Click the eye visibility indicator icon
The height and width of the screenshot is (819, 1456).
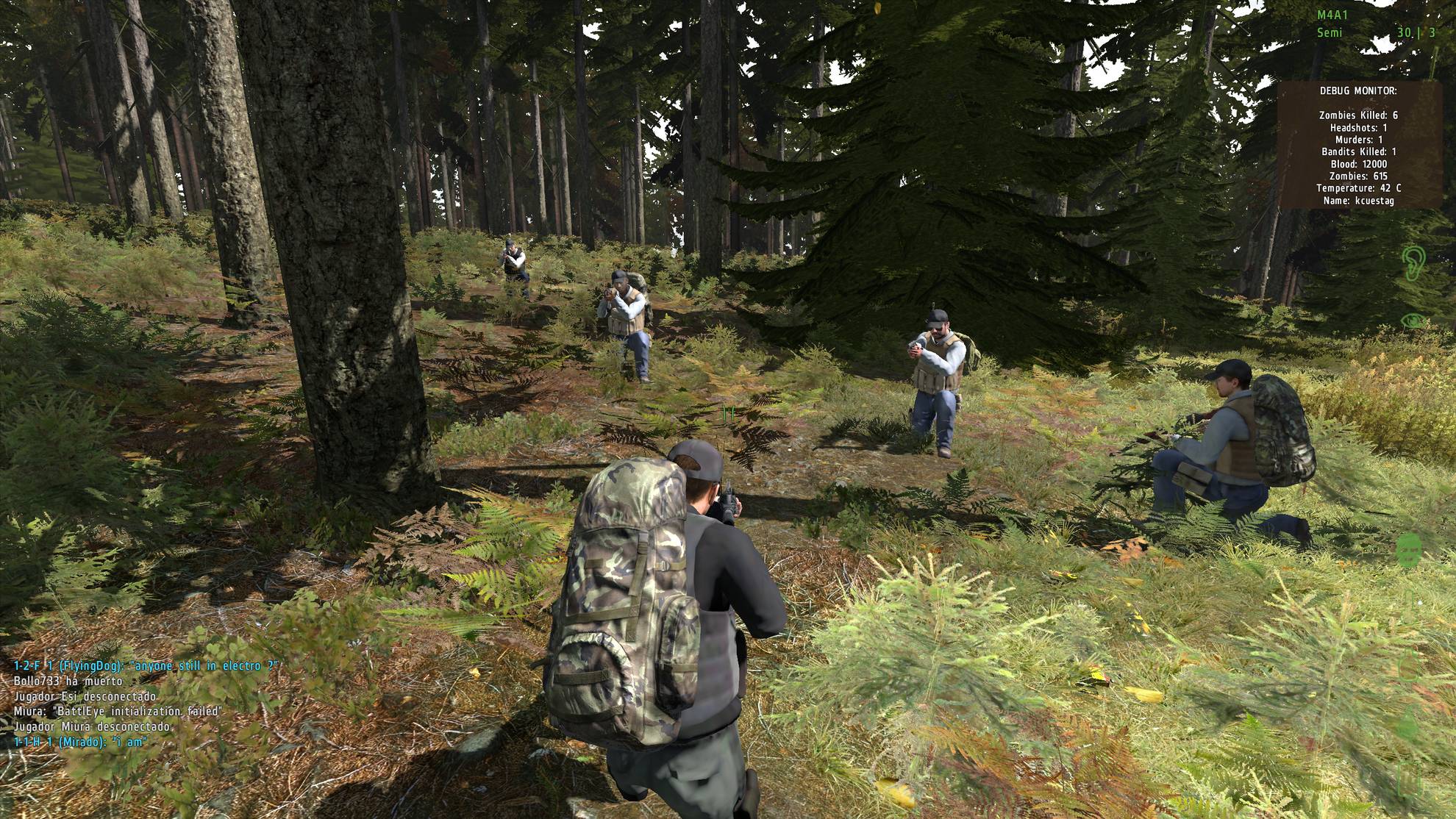[x=1413, y=321]
